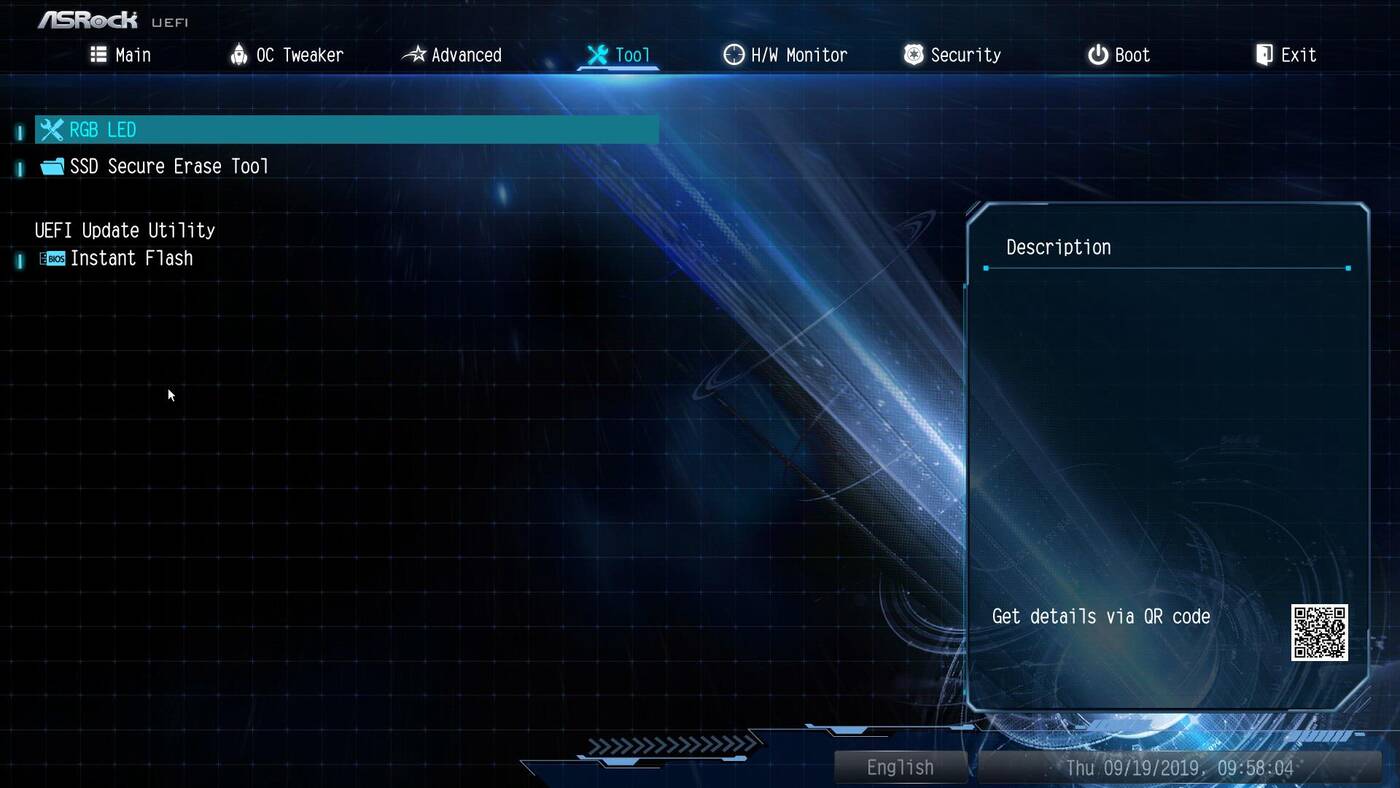Go to the Advanced tab

click(452, 55)
